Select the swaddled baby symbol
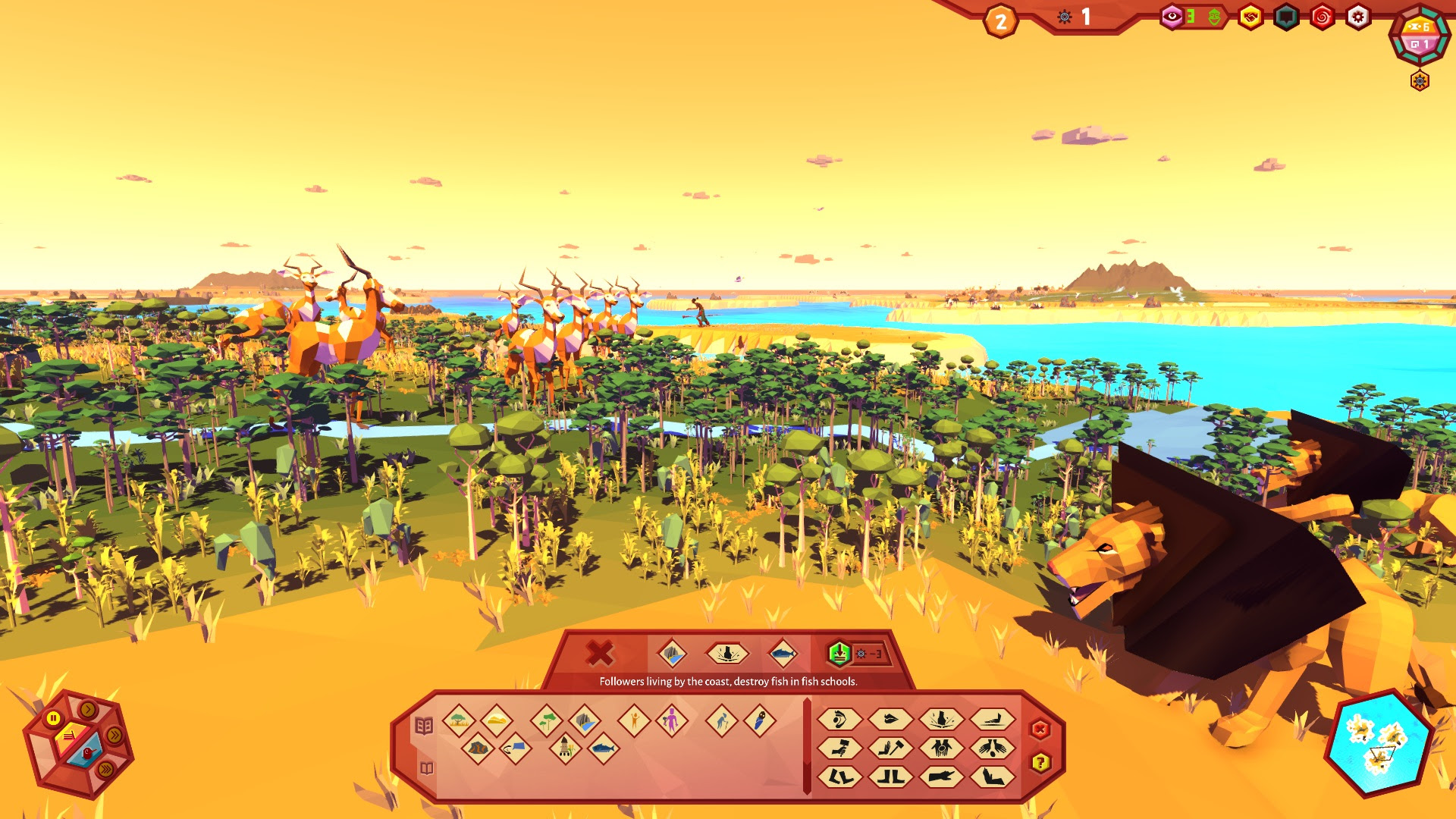The height and width of the screenshot is (819, 1456). [x=759, y=720]
